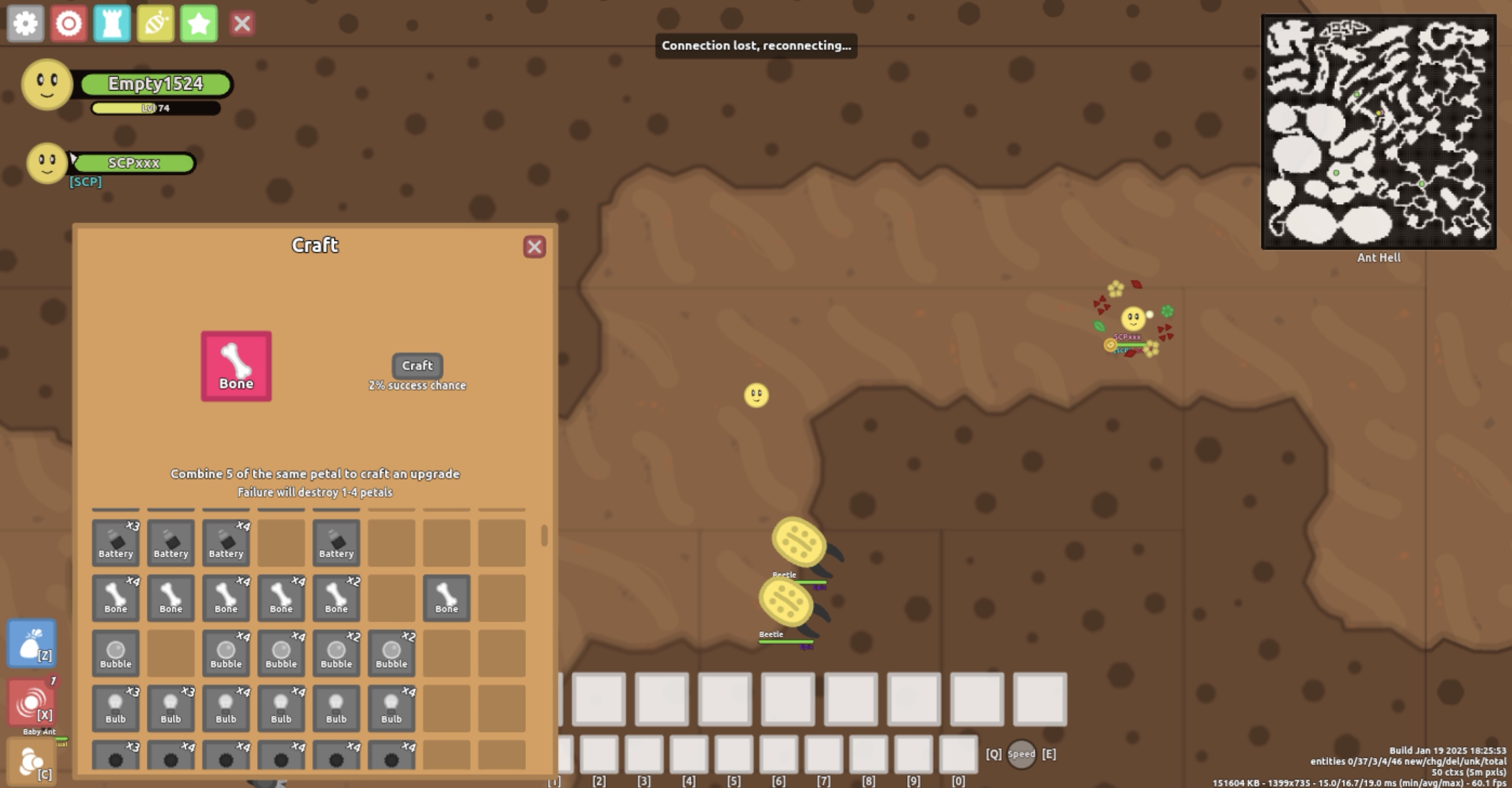Open the gear settings menu

(25, 23)
